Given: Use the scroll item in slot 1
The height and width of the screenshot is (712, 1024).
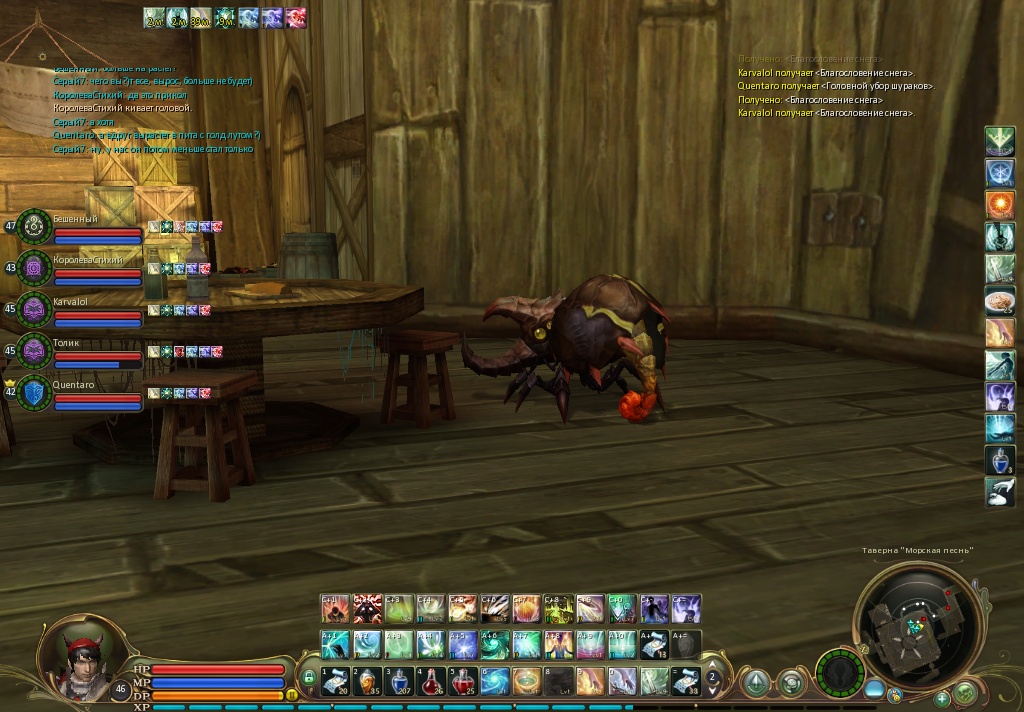Looking at the screenshot, I should 335,681.
